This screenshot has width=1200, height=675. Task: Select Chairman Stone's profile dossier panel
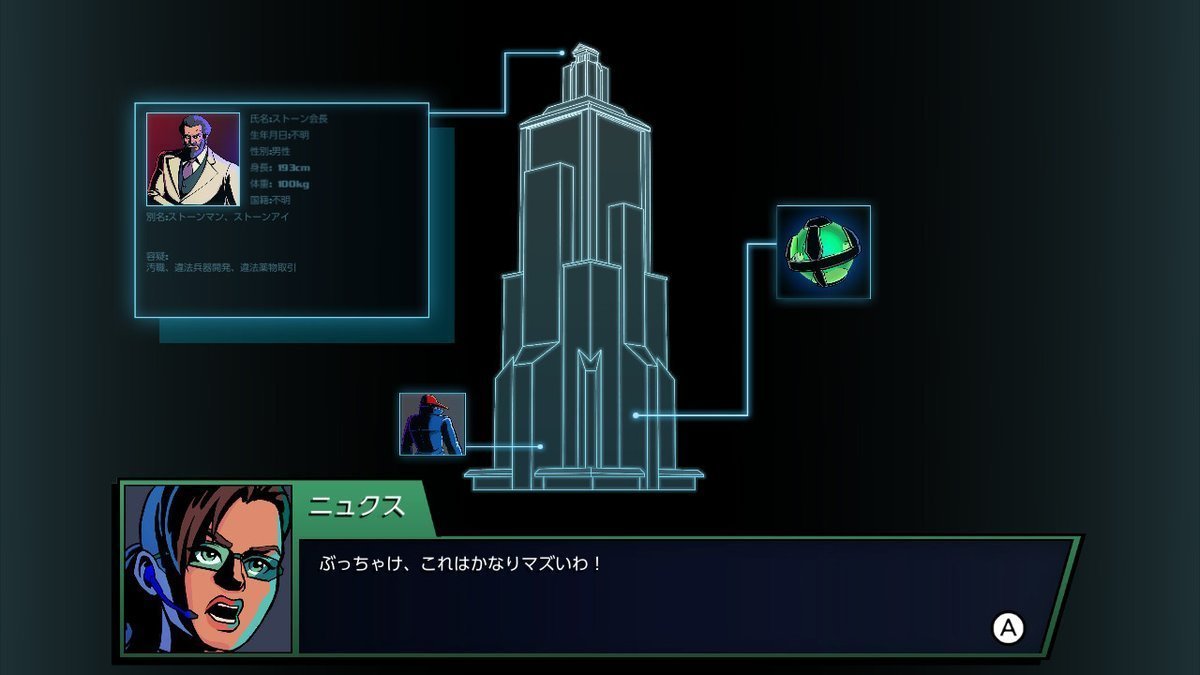pyautogui.click(x=282, y=210)
